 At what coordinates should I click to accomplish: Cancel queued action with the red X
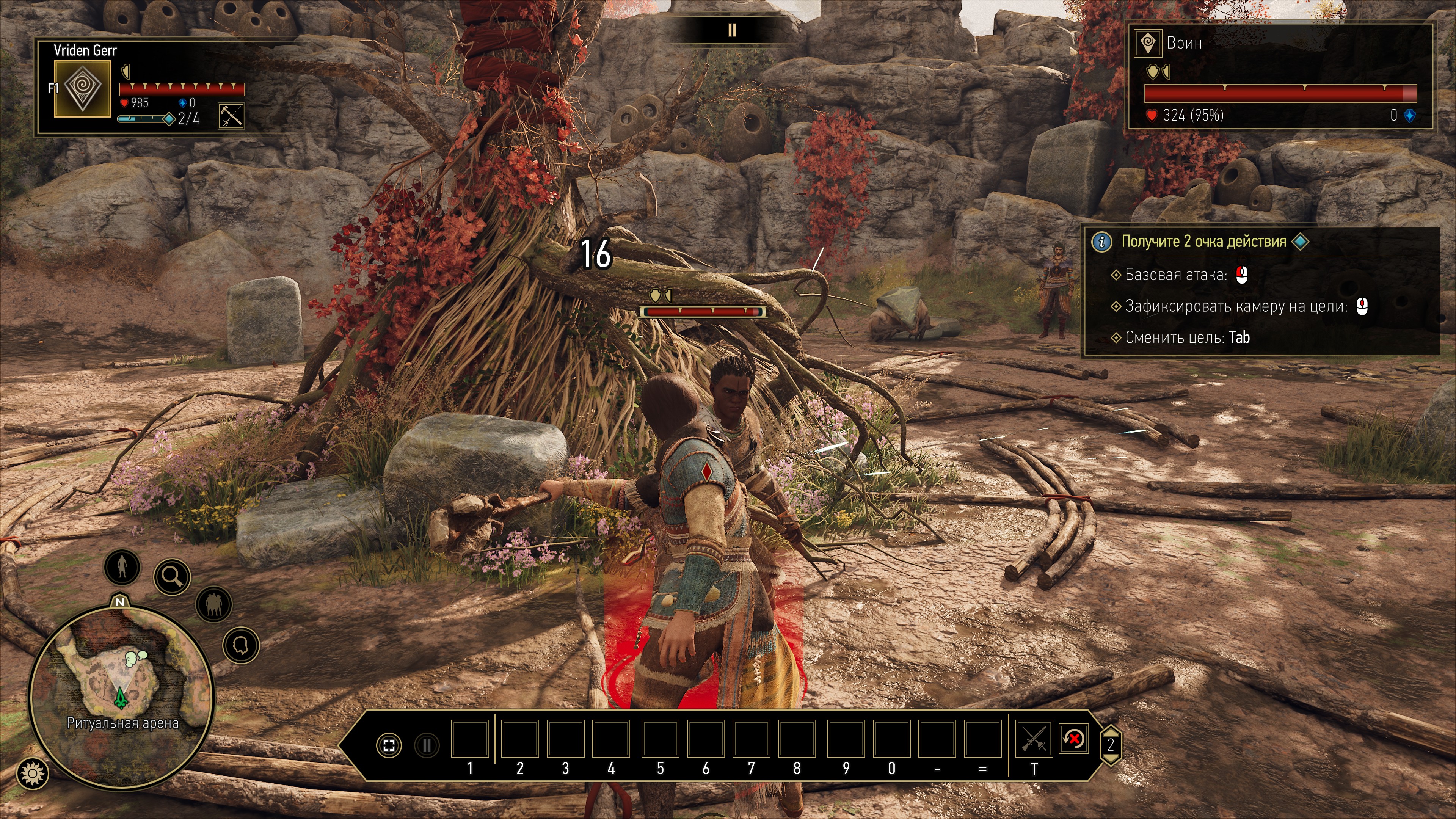coord(1073,738)
